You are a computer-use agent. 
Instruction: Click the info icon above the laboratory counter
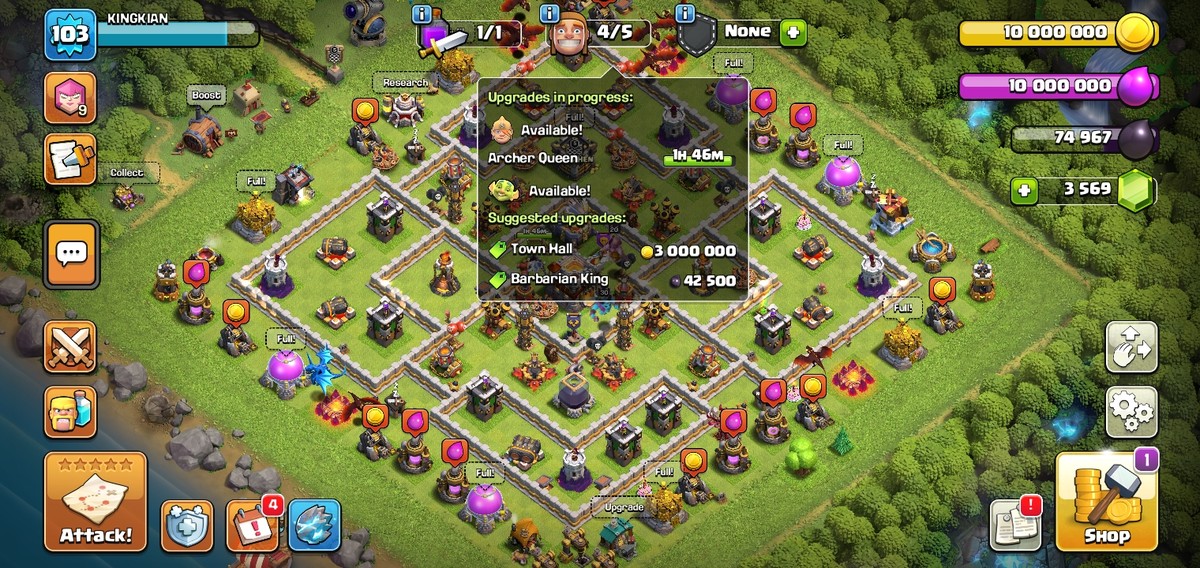click(422, 13)
